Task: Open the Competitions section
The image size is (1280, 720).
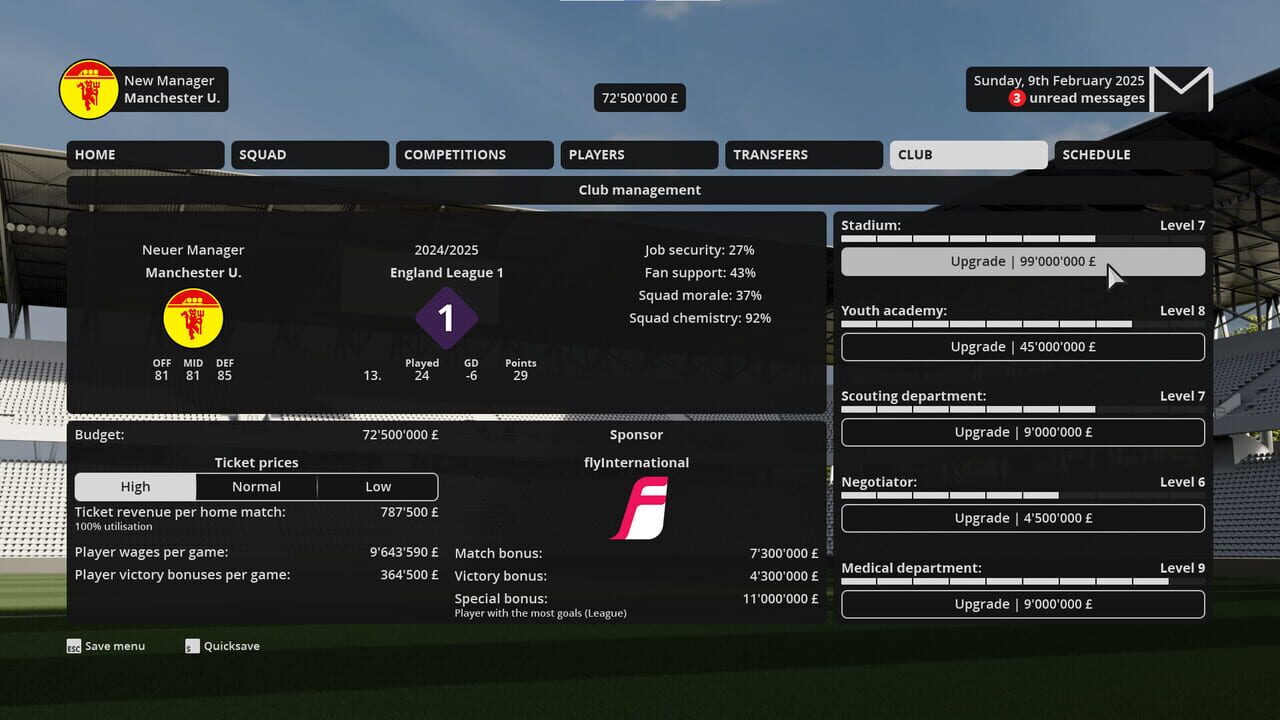Action: (474, 154)
